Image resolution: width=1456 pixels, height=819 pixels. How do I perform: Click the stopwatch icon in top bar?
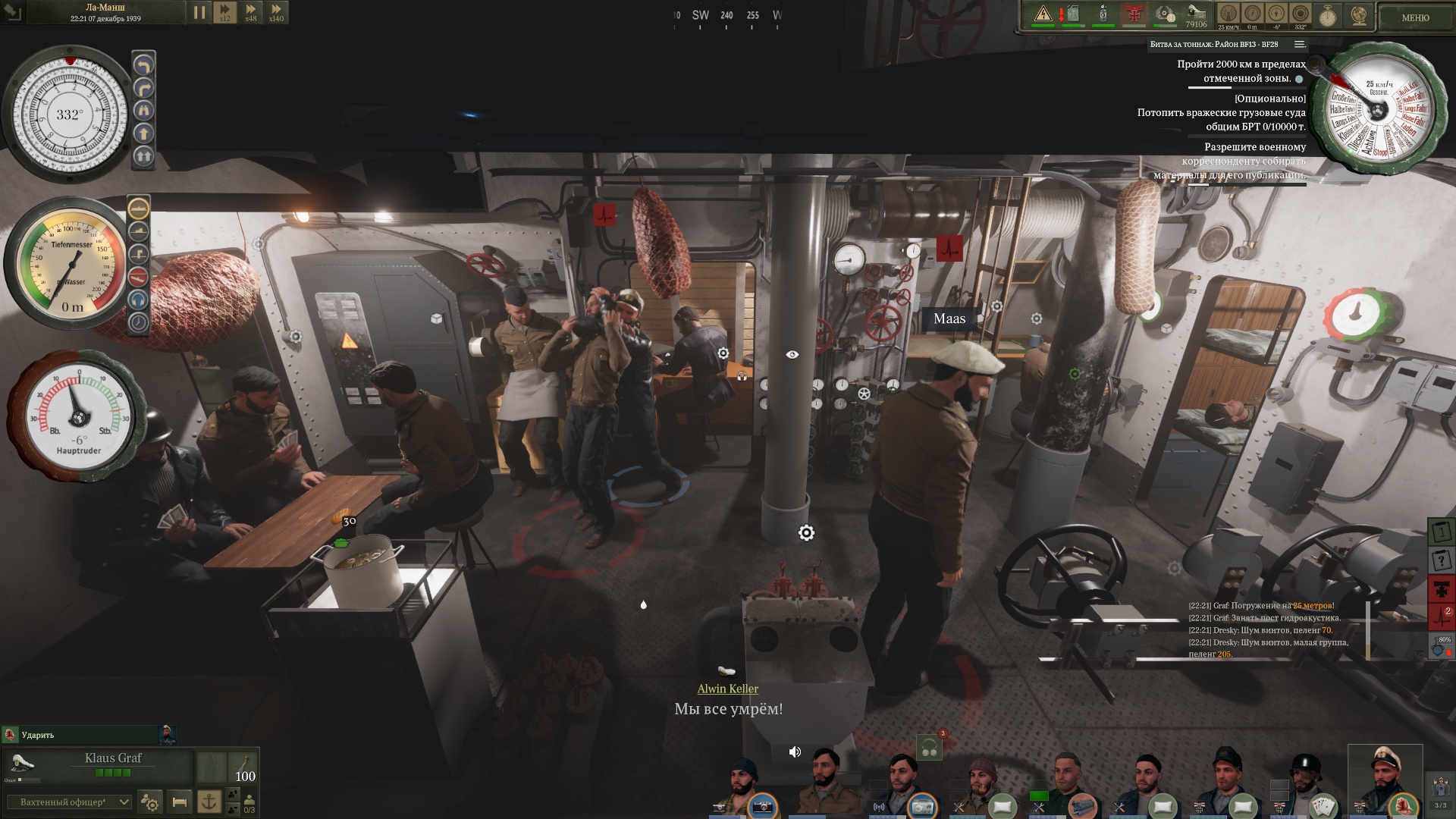[1328, 15]
